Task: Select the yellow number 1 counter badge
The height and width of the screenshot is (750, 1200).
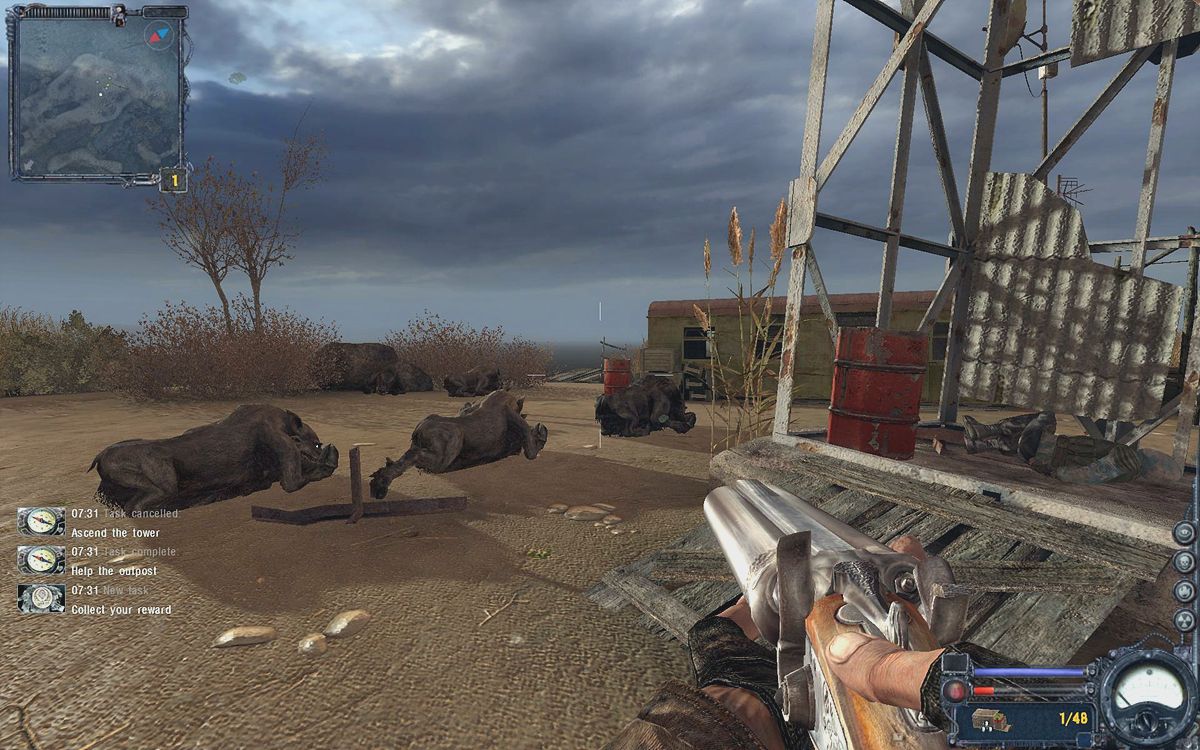Action: tap(173, 181)
